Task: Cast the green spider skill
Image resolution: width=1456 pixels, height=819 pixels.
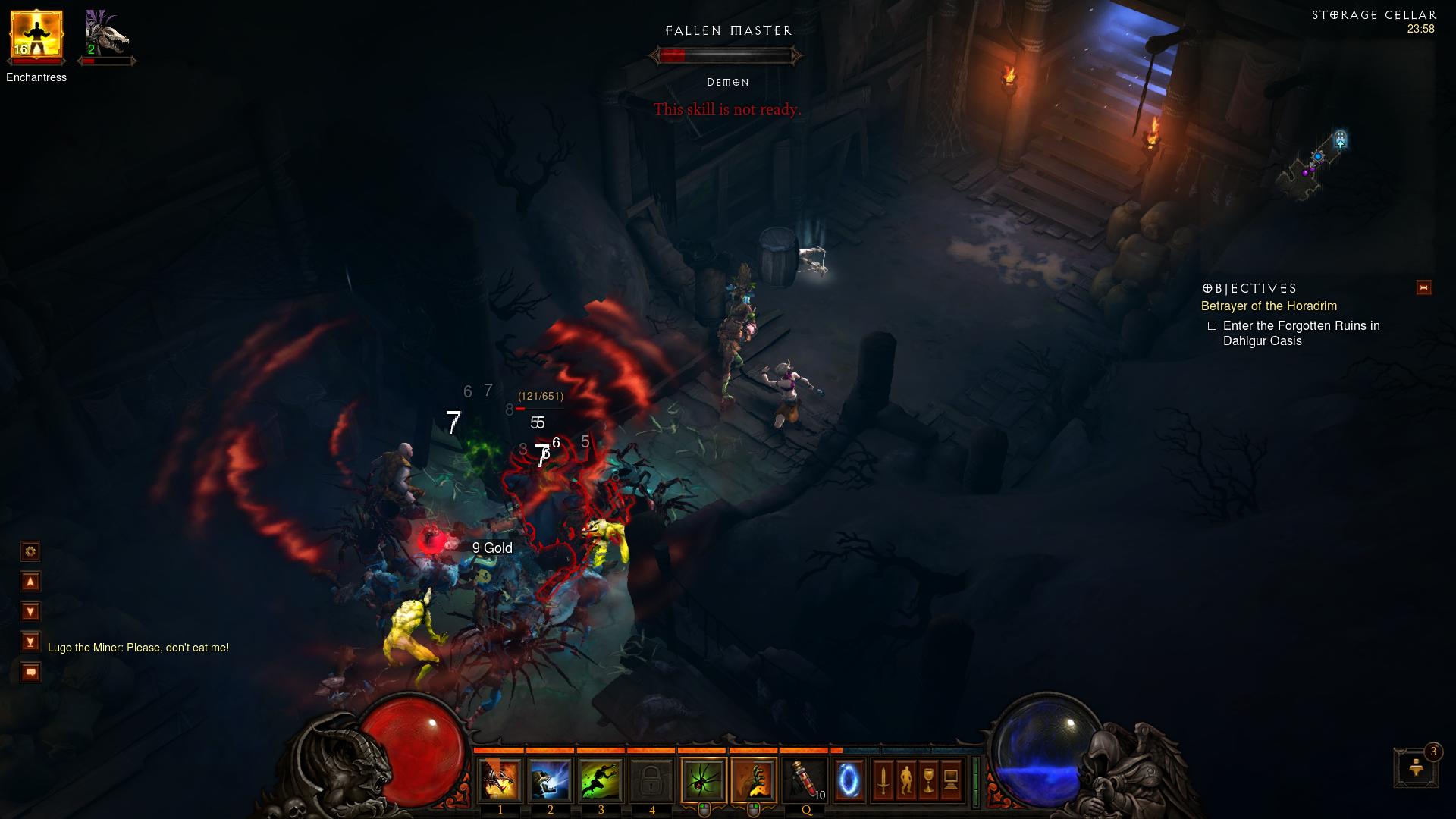Action: click(704, 780)
